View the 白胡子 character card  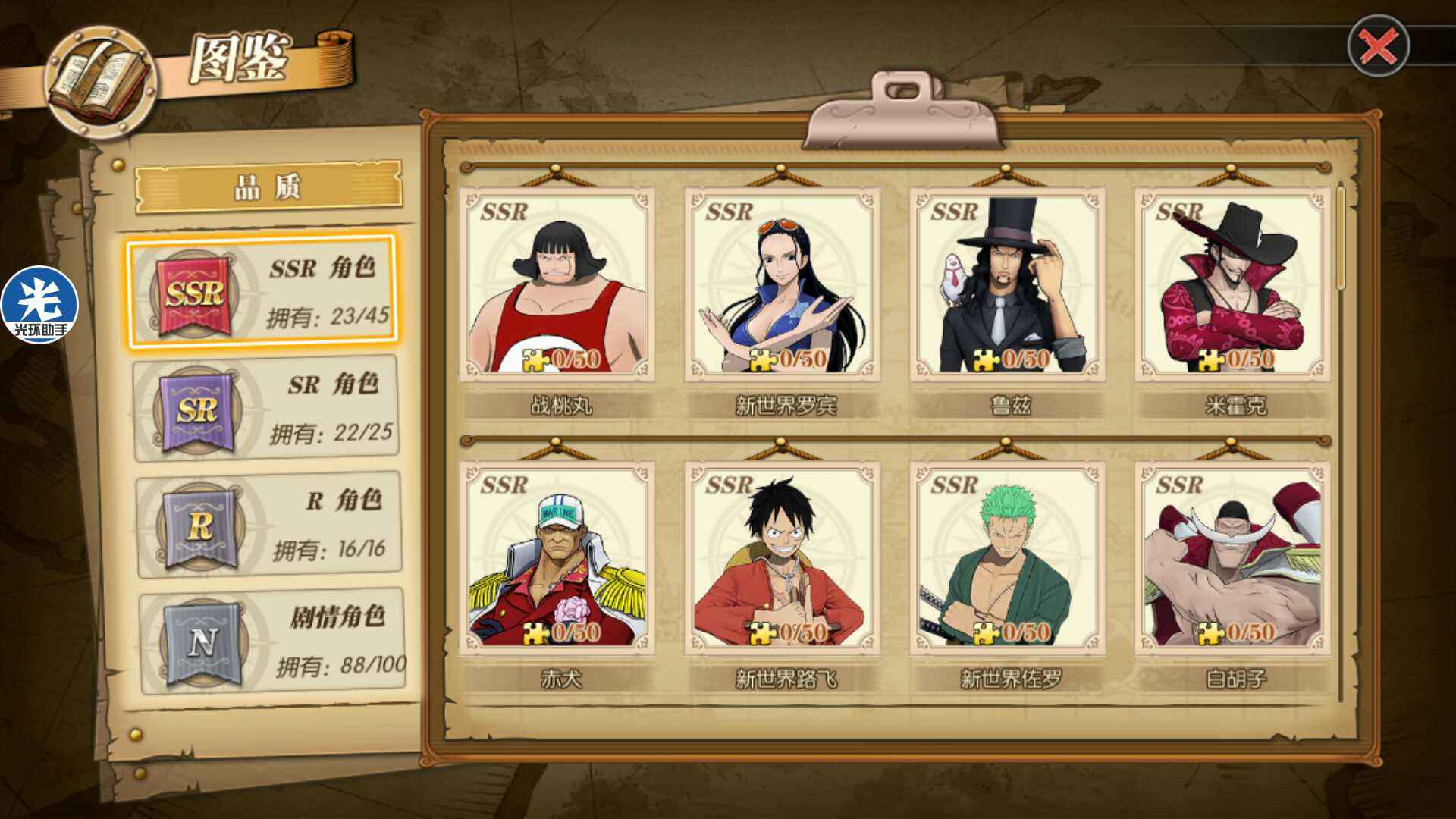point(1233,559)
